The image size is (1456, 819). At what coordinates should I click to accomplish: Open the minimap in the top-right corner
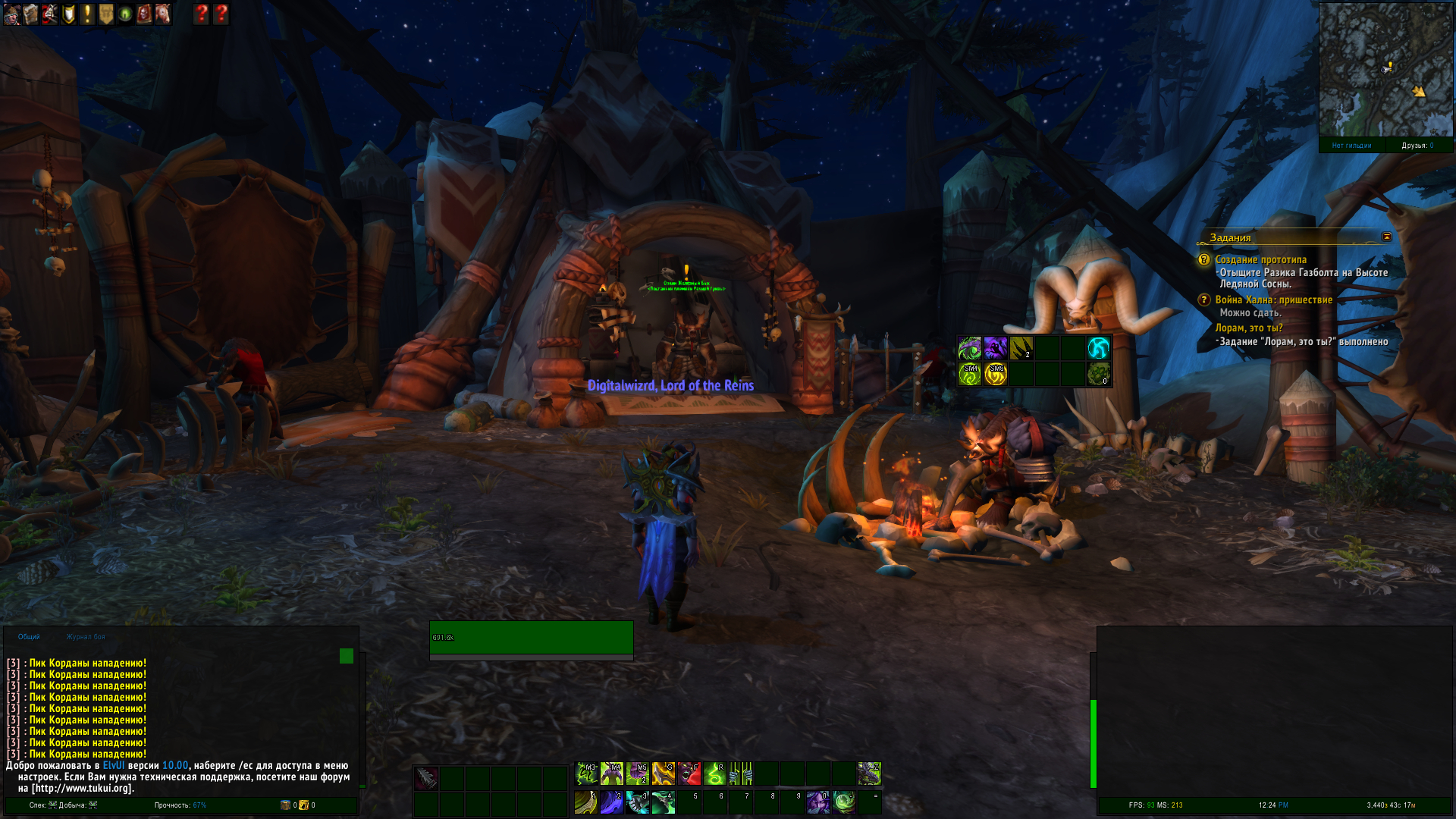coord(1385,70)
